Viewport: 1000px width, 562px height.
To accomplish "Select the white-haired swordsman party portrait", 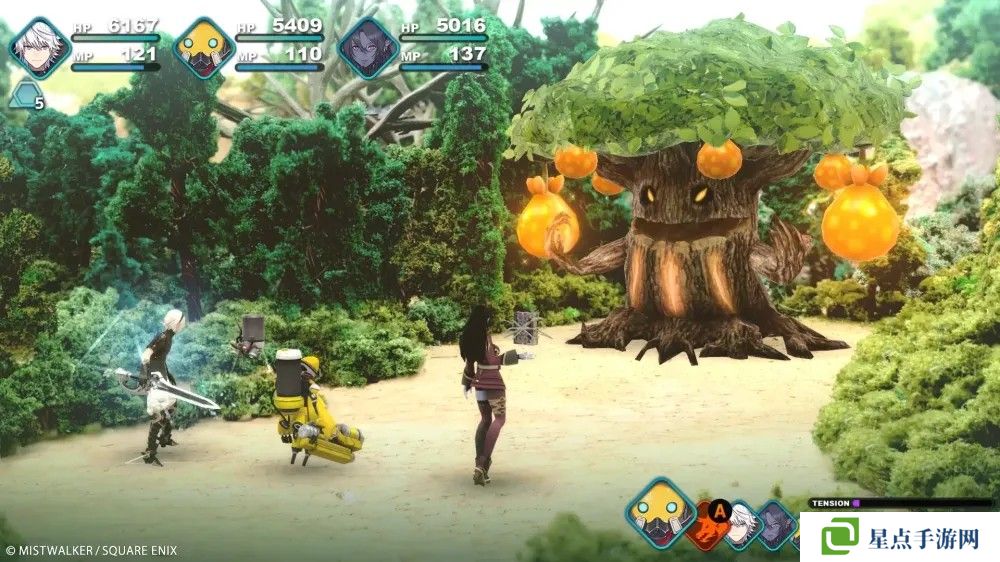I will click(x=40, y=47).
